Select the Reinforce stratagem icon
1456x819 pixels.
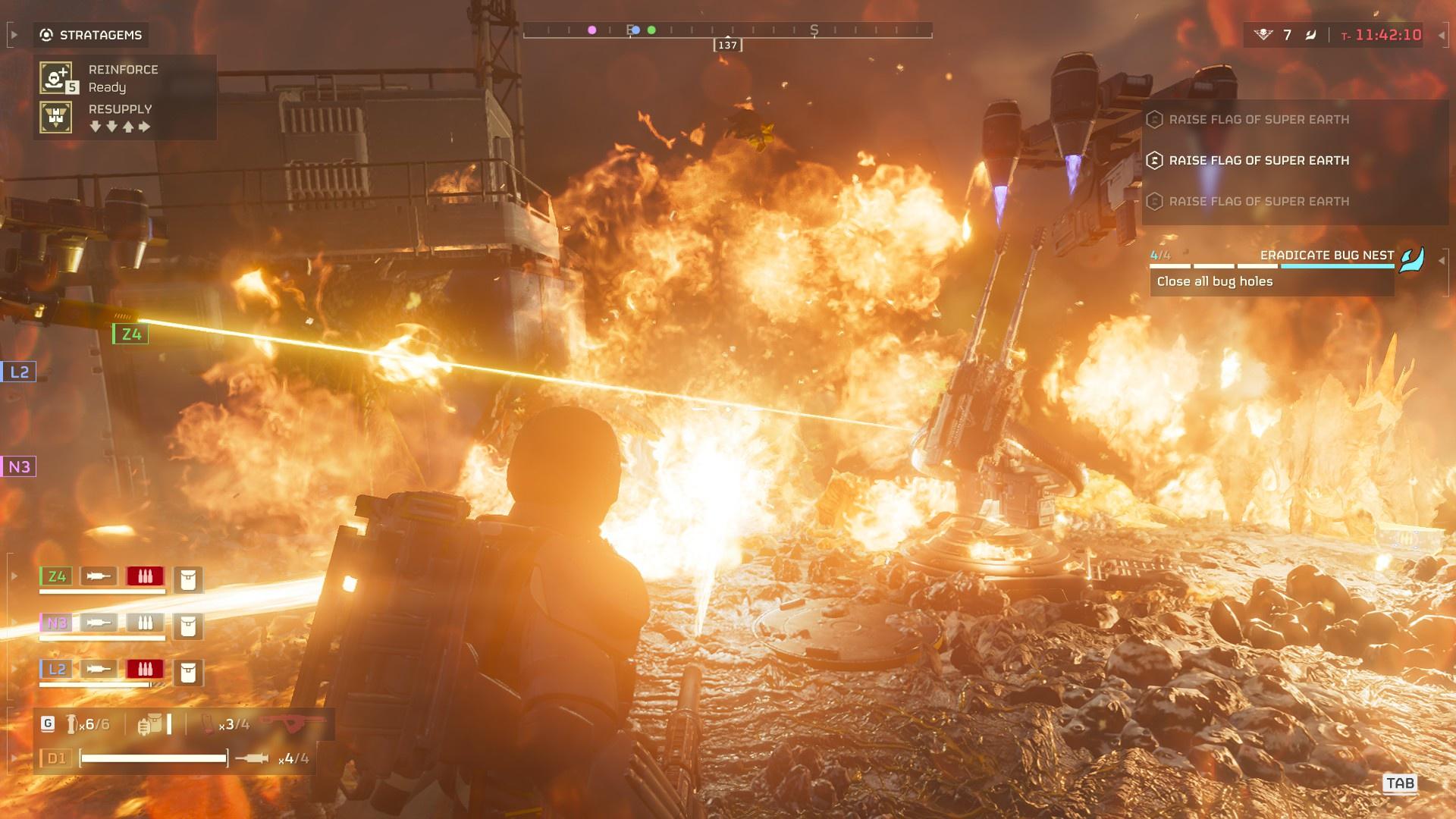56,78
